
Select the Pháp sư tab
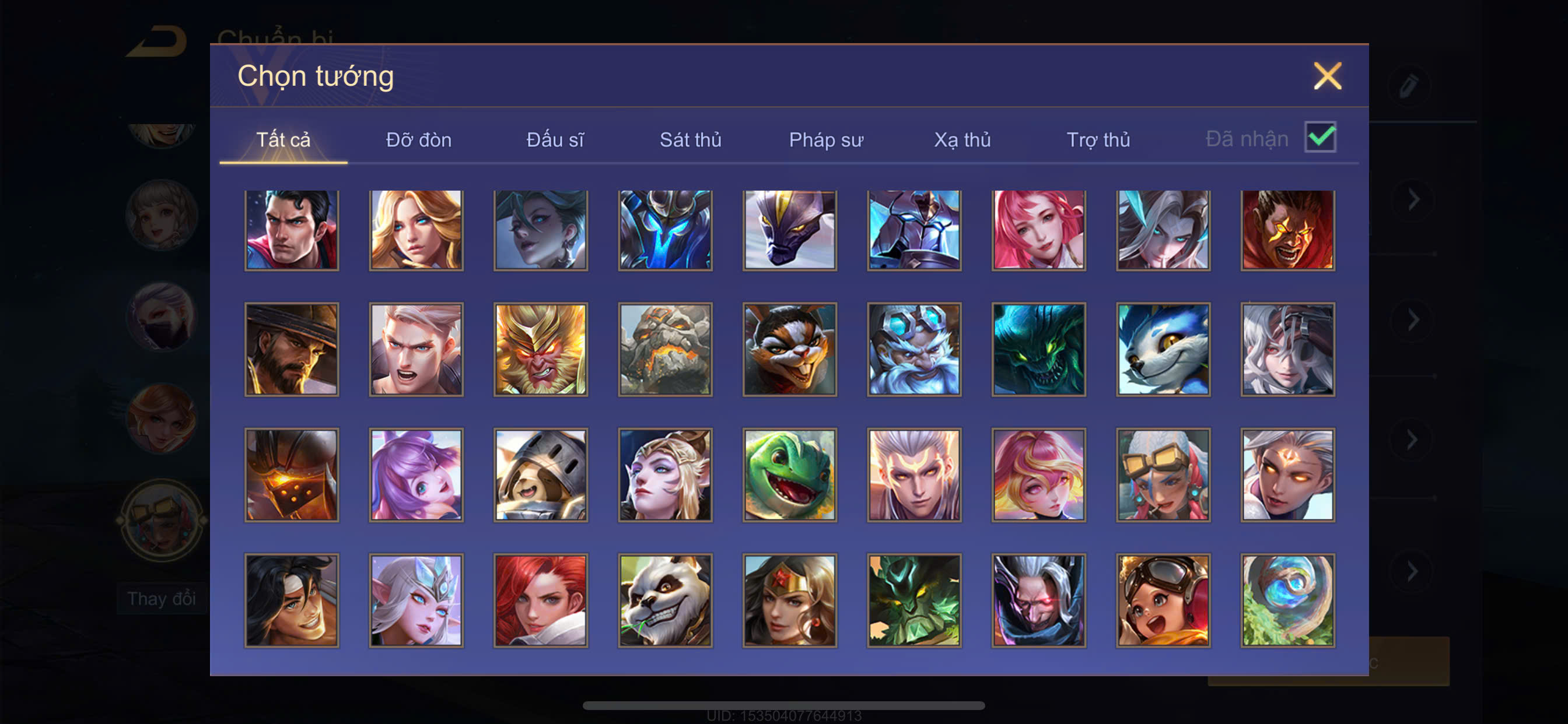[826, 140]
